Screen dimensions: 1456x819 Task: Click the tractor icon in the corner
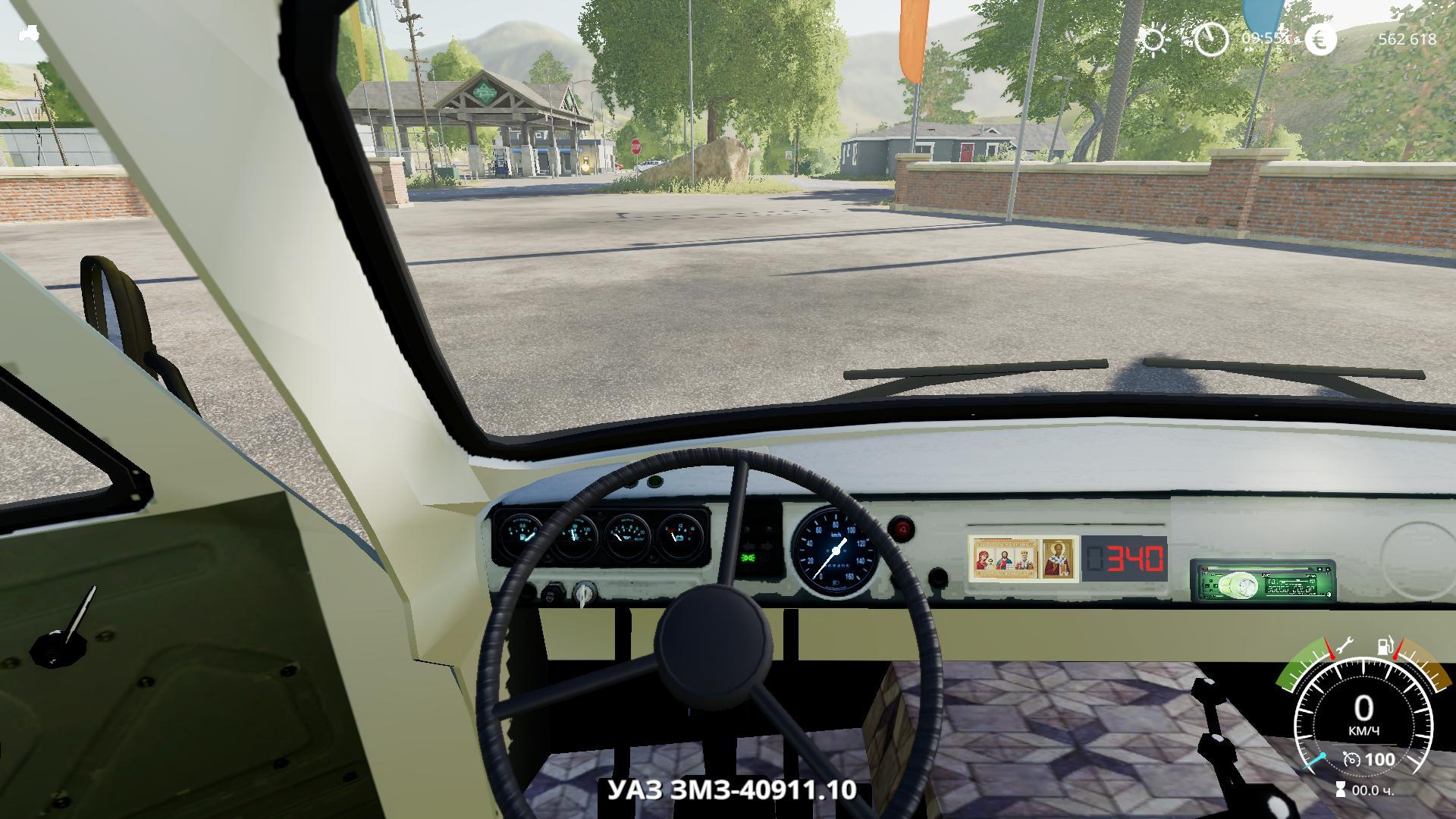point(29,33)
